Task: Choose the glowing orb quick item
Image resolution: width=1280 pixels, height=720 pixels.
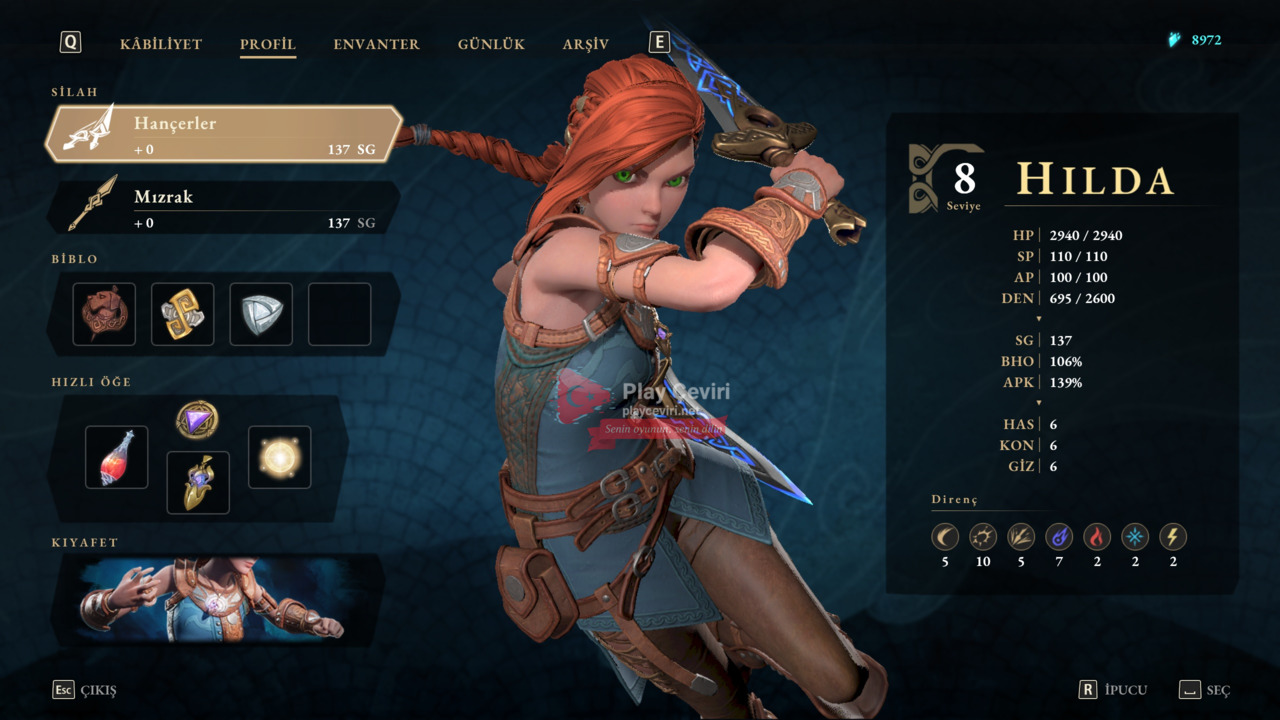Action: (x=279, y=457)
